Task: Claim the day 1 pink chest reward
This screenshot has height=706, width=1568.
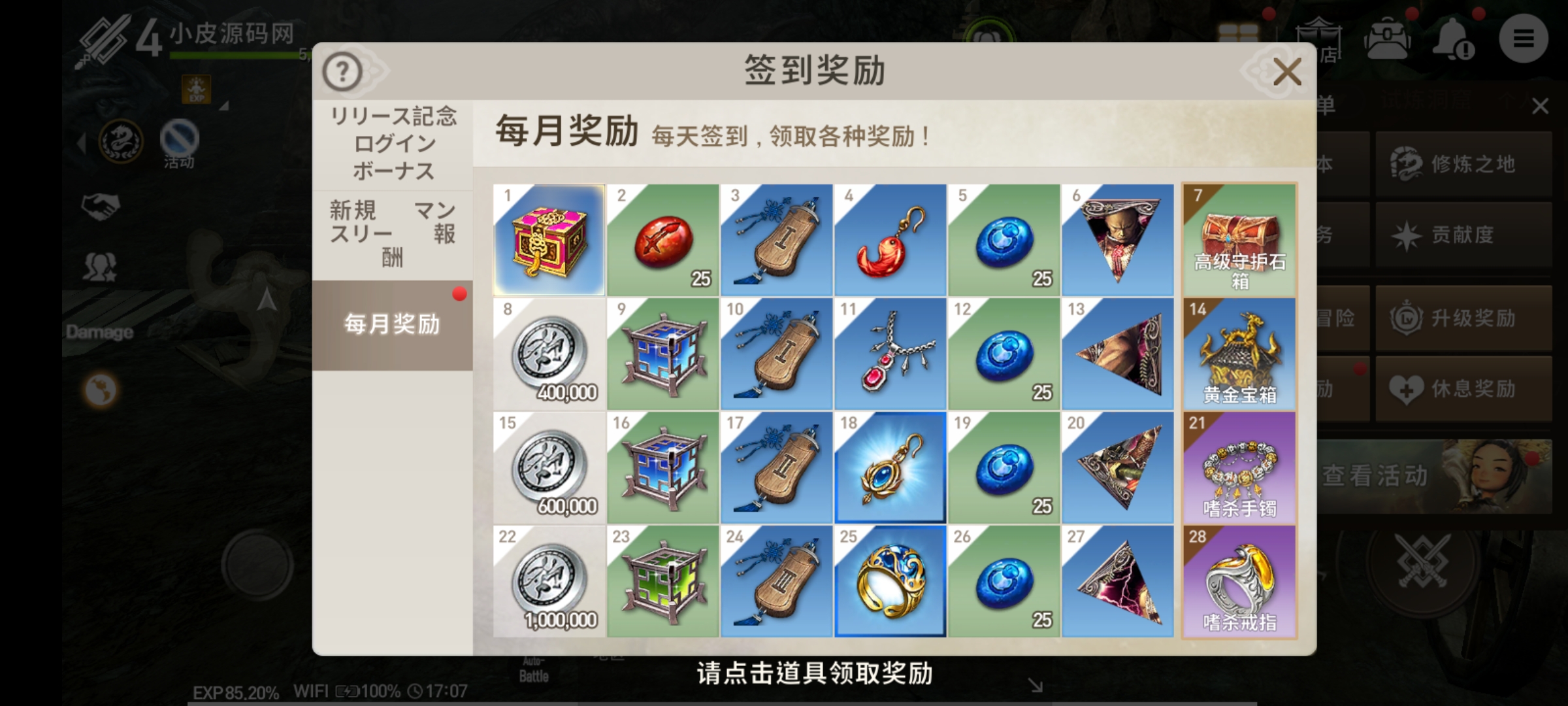Action: (x=547, y=240)
